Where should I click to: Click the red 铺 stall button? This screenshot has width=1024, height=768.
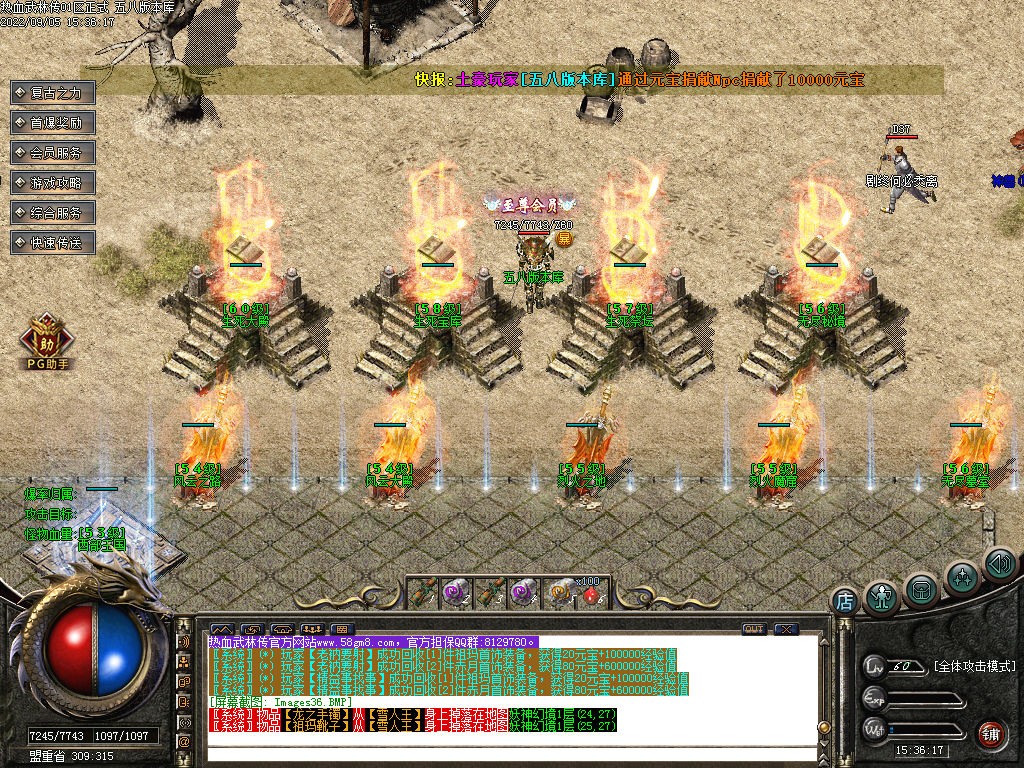tap(990, 733)
